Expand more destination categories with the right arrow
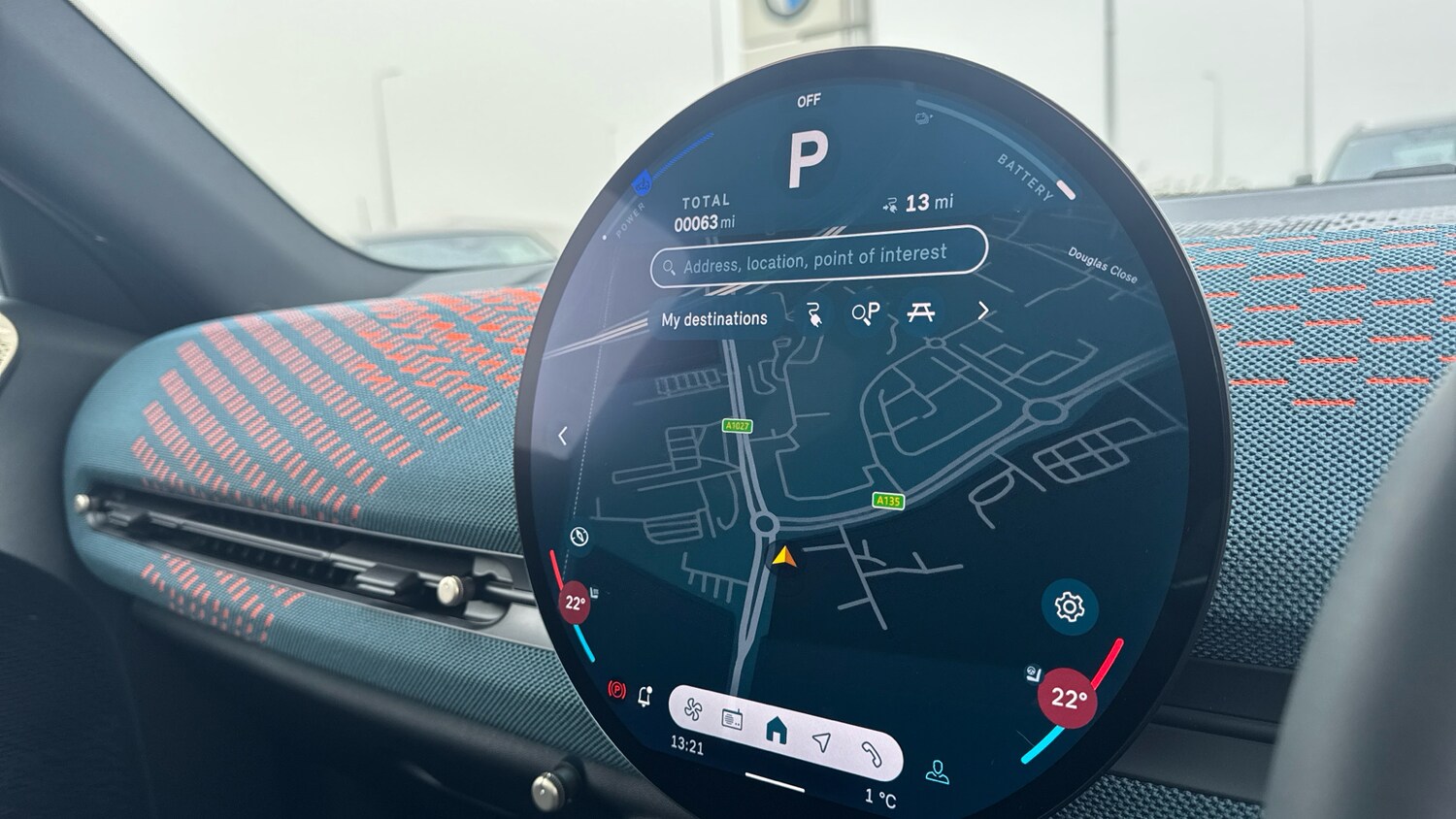Screen dimensions: 1456x819 click(x=983, y=311)
